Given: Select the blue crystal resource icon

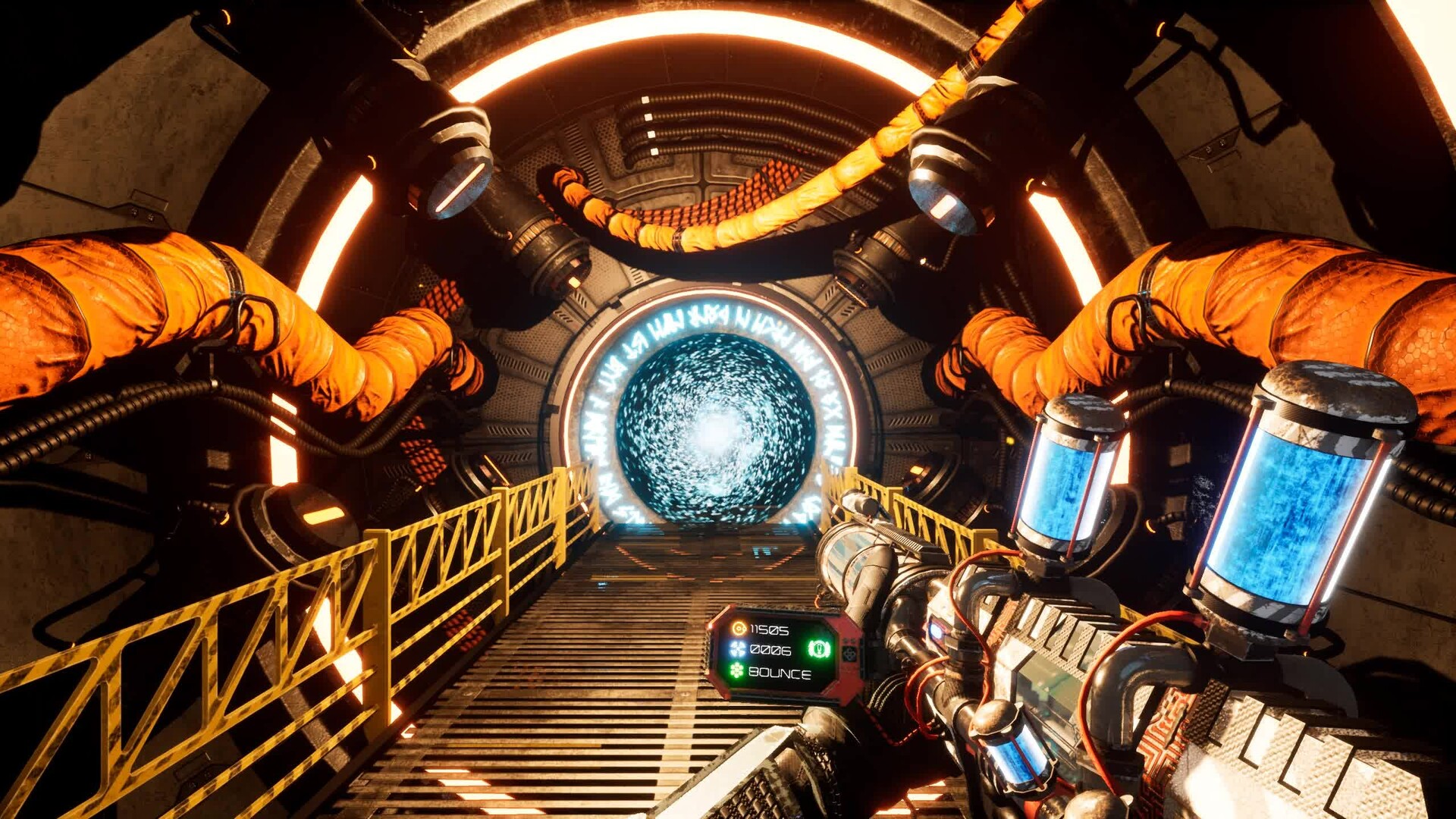Looking at the screenshot, I should (737, 648).
